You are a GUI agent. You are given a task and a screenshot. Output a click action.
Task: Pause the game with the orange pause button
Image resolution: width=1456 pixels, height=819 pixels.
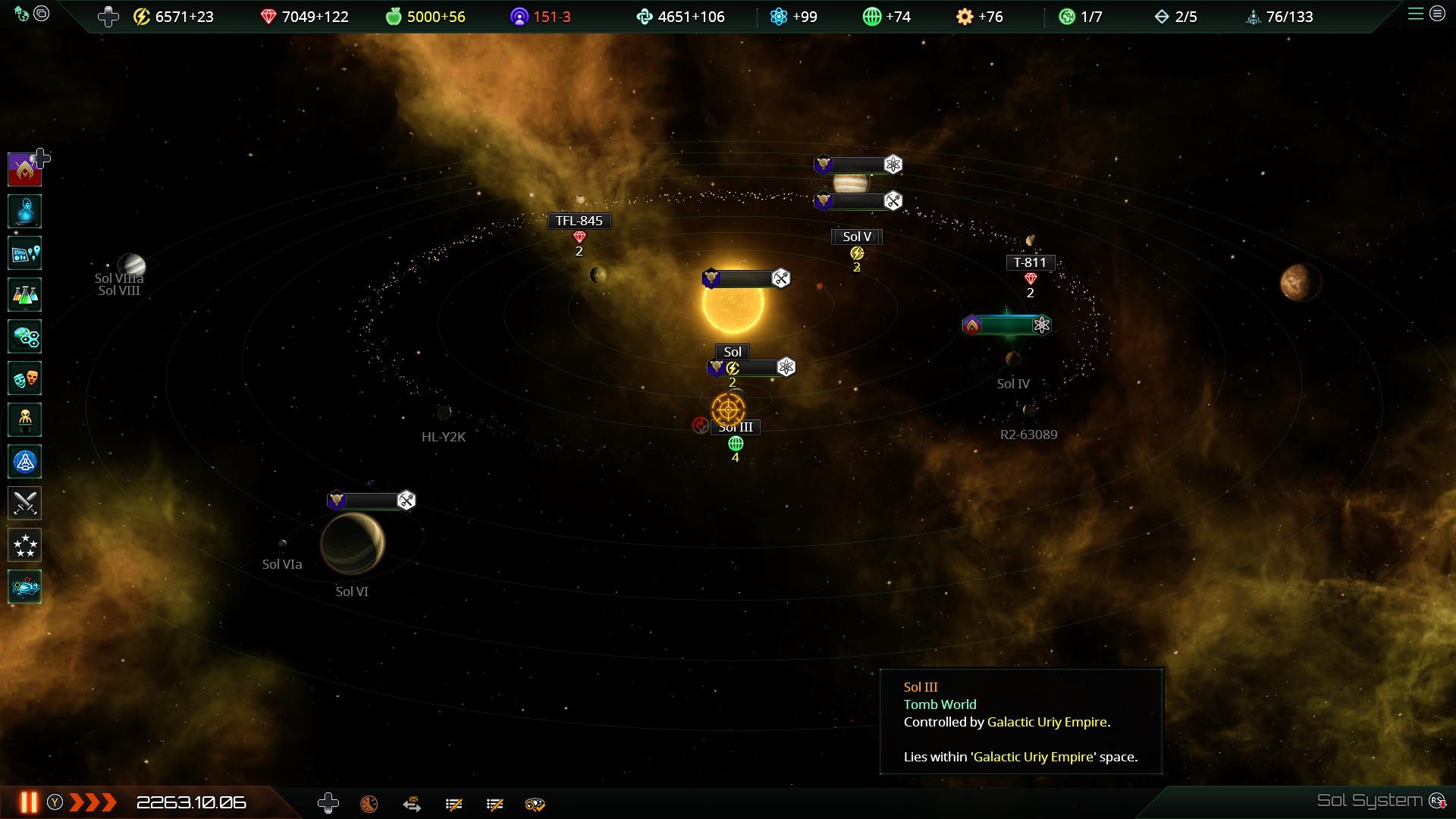tap(29, 802)
